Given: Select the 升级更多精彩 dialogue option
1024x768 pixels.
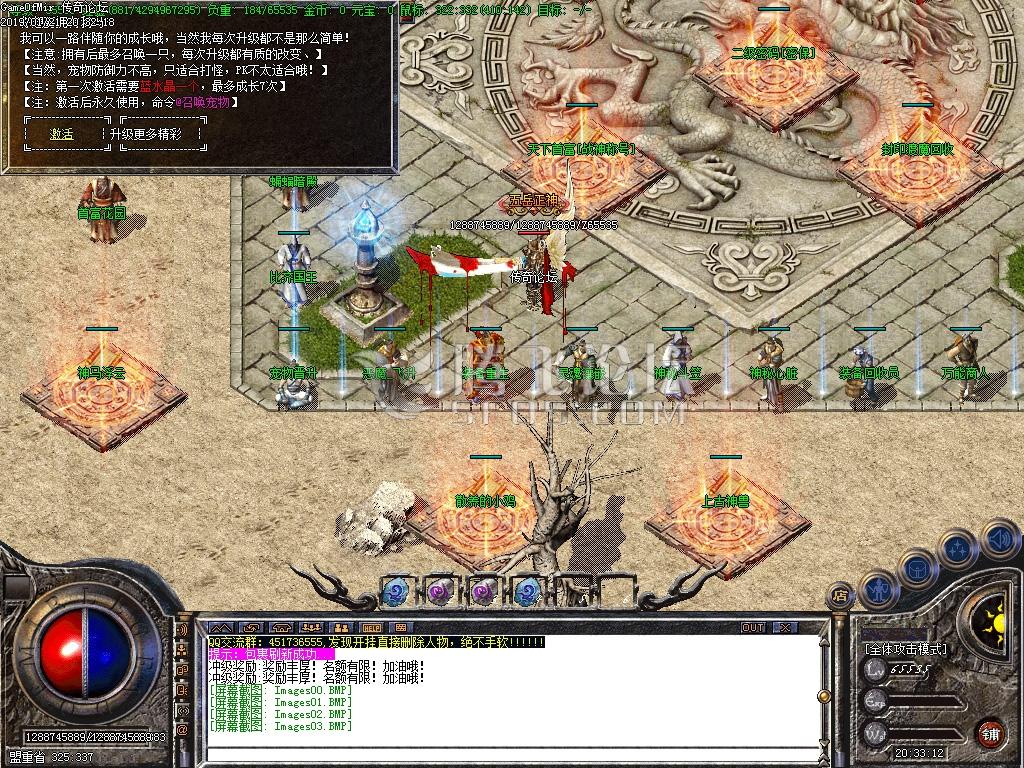Looking at the screenshot, I should click(146, 133).
